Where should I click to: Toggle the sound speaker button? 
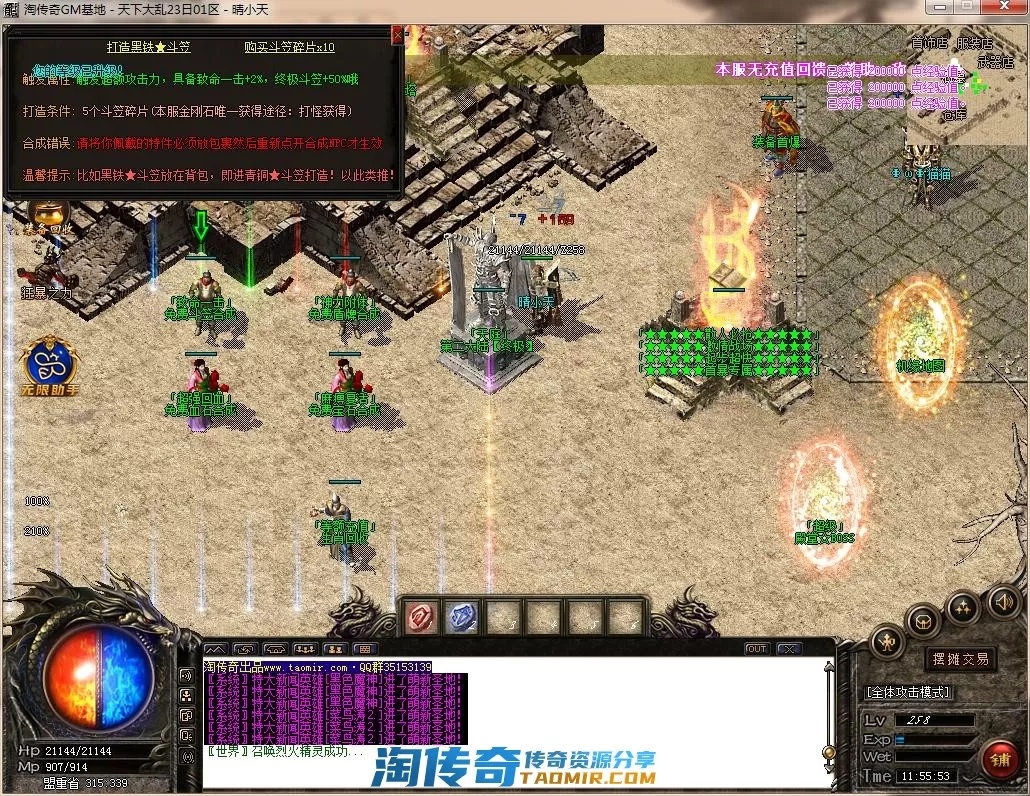[1003, 602]
